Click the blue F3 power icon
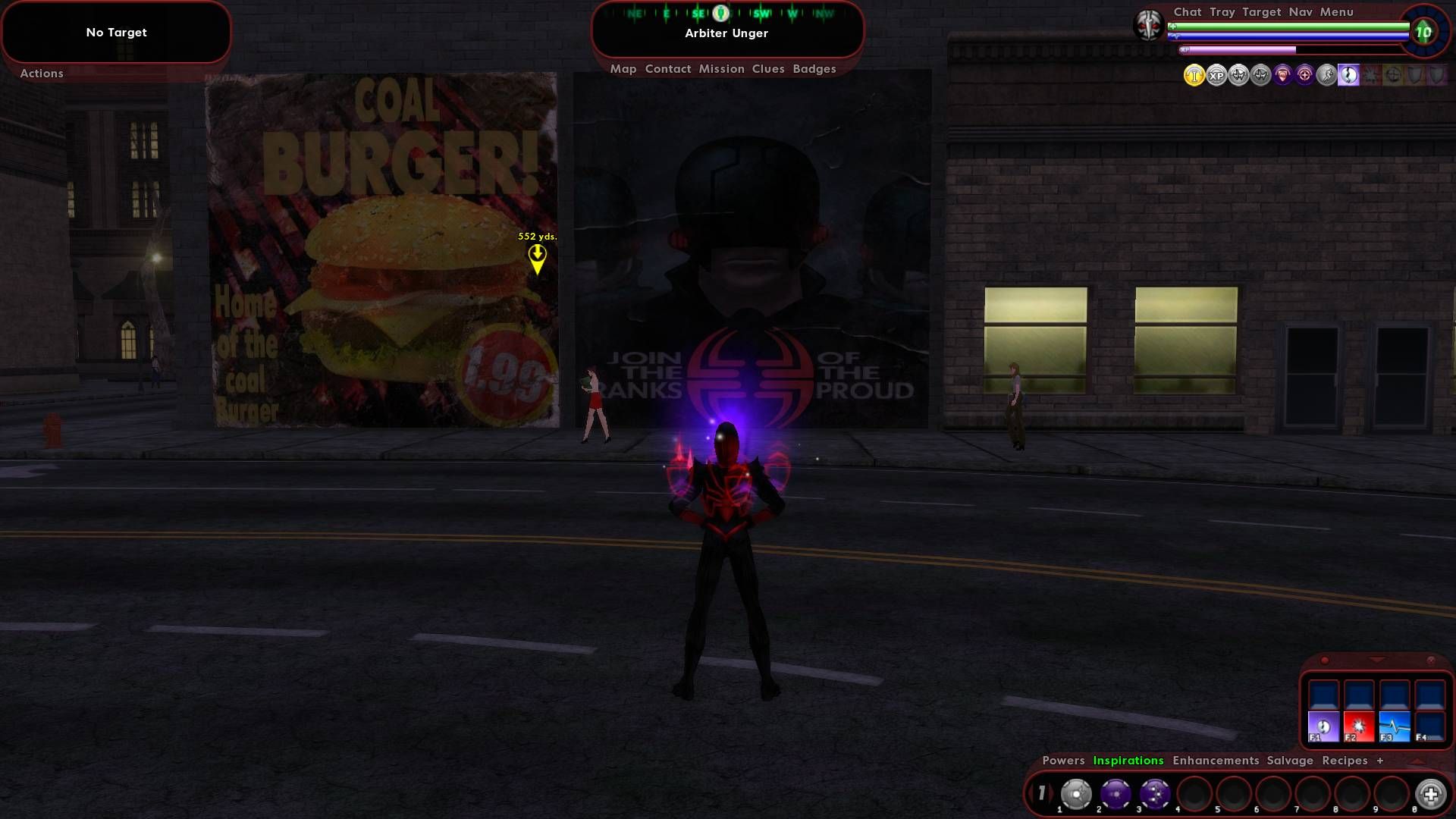This screenshot has height=819, width=1456. point(1395,726)
